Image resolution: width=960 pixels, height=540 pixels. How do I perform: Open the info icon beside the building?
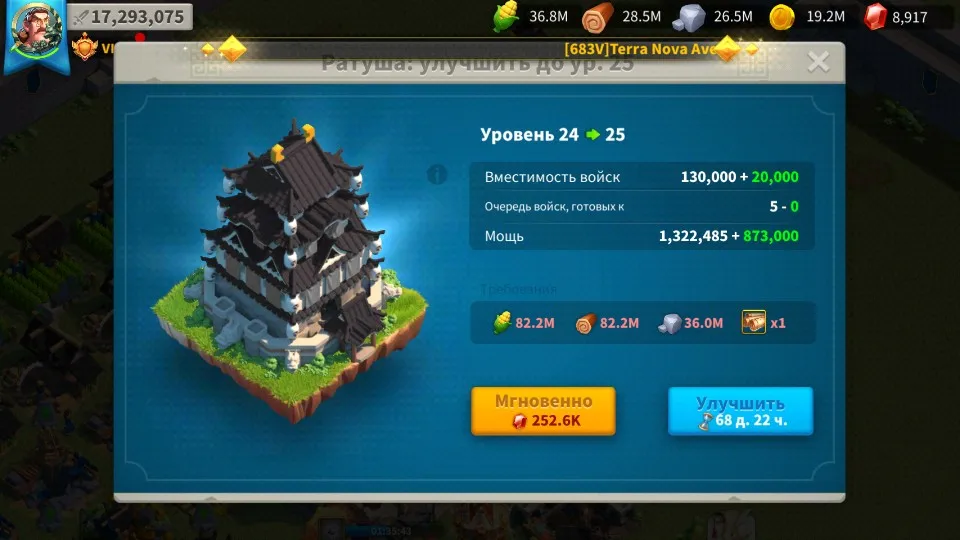click(437, 176)
